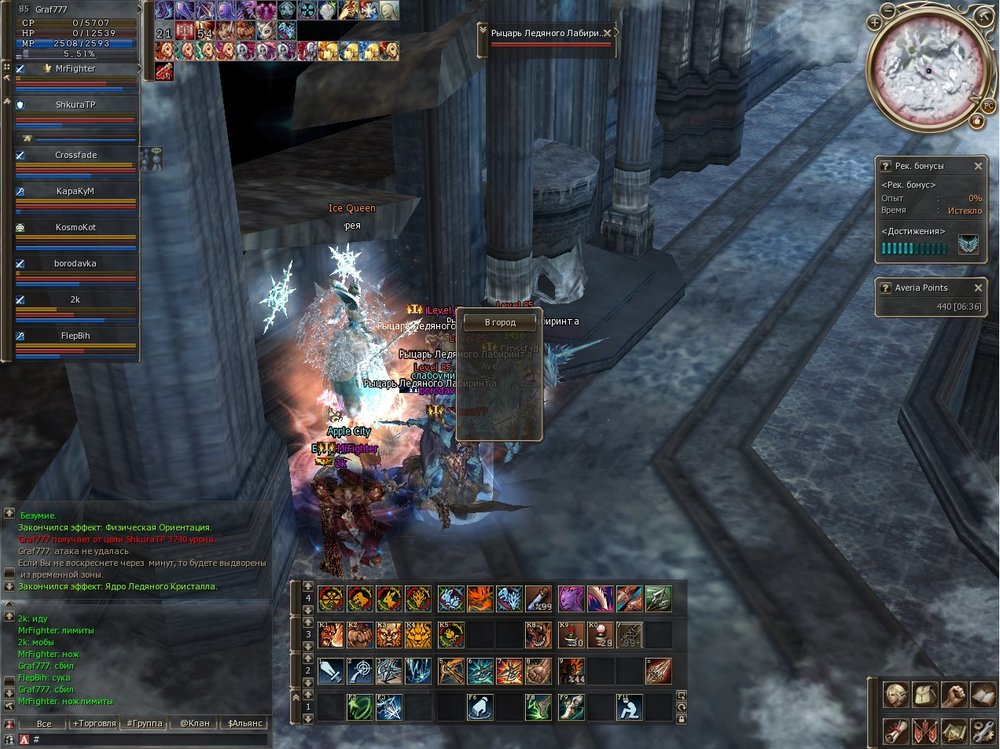1000x749 pixels.
Task: Select the "#Группа" chat tab
Action: point(145,723)
